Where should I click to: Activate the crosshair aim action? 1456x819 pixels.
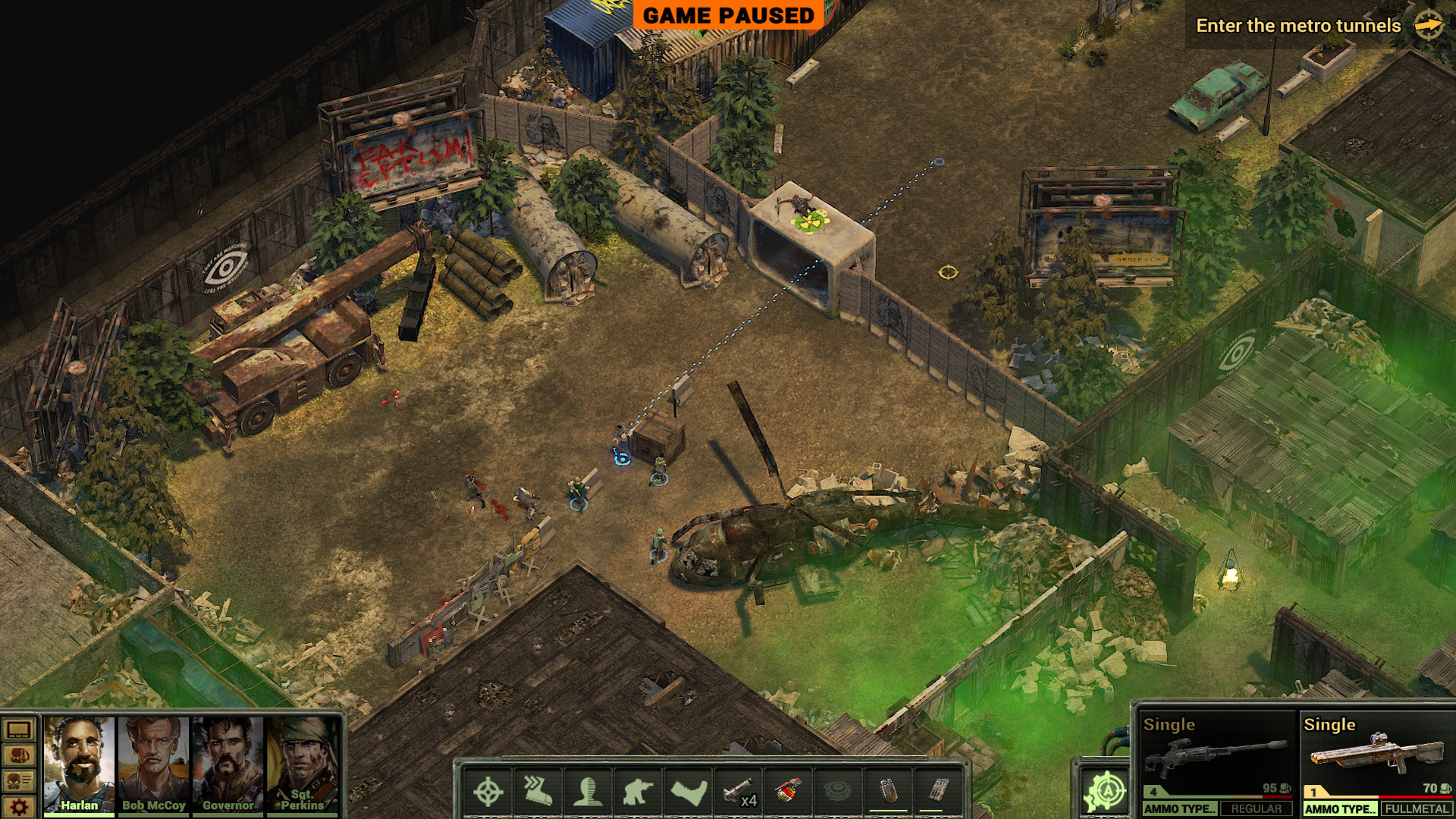(488, 792)
